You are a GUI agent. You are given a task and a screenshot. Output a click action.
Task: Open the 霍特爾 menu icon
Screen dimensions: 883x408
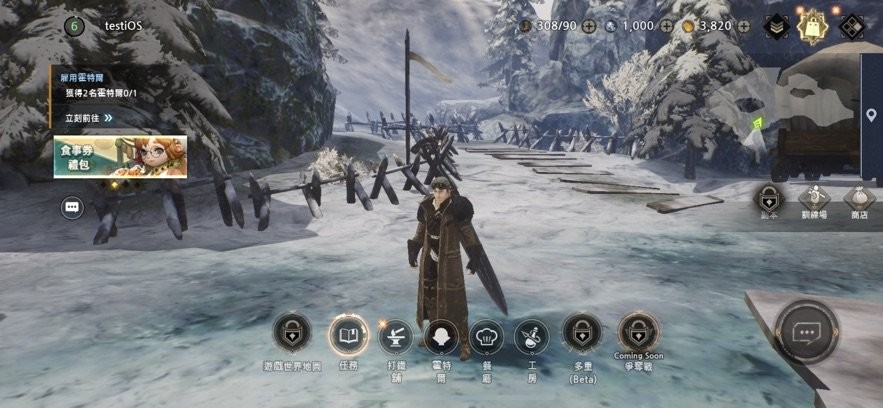(x=441, y=336)
